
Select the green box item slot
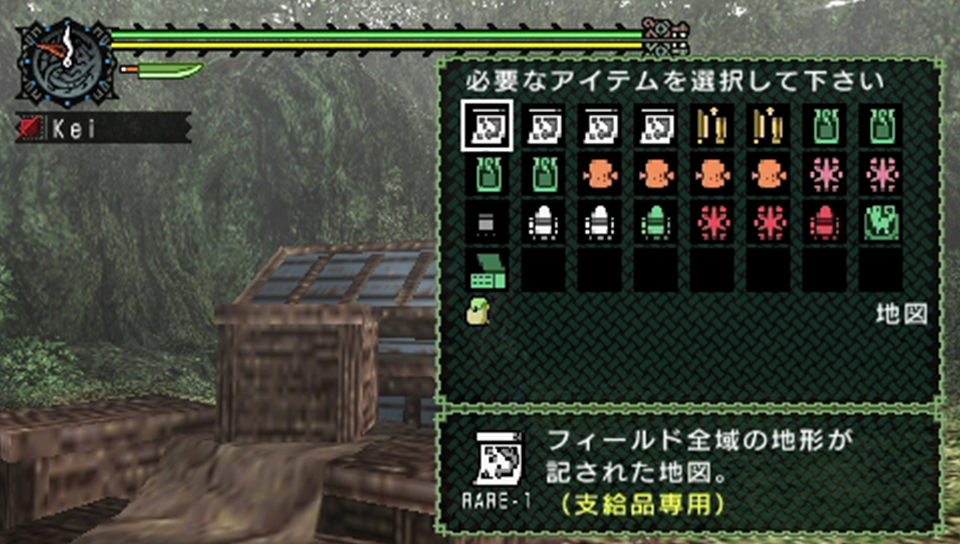tap(487, 270)
